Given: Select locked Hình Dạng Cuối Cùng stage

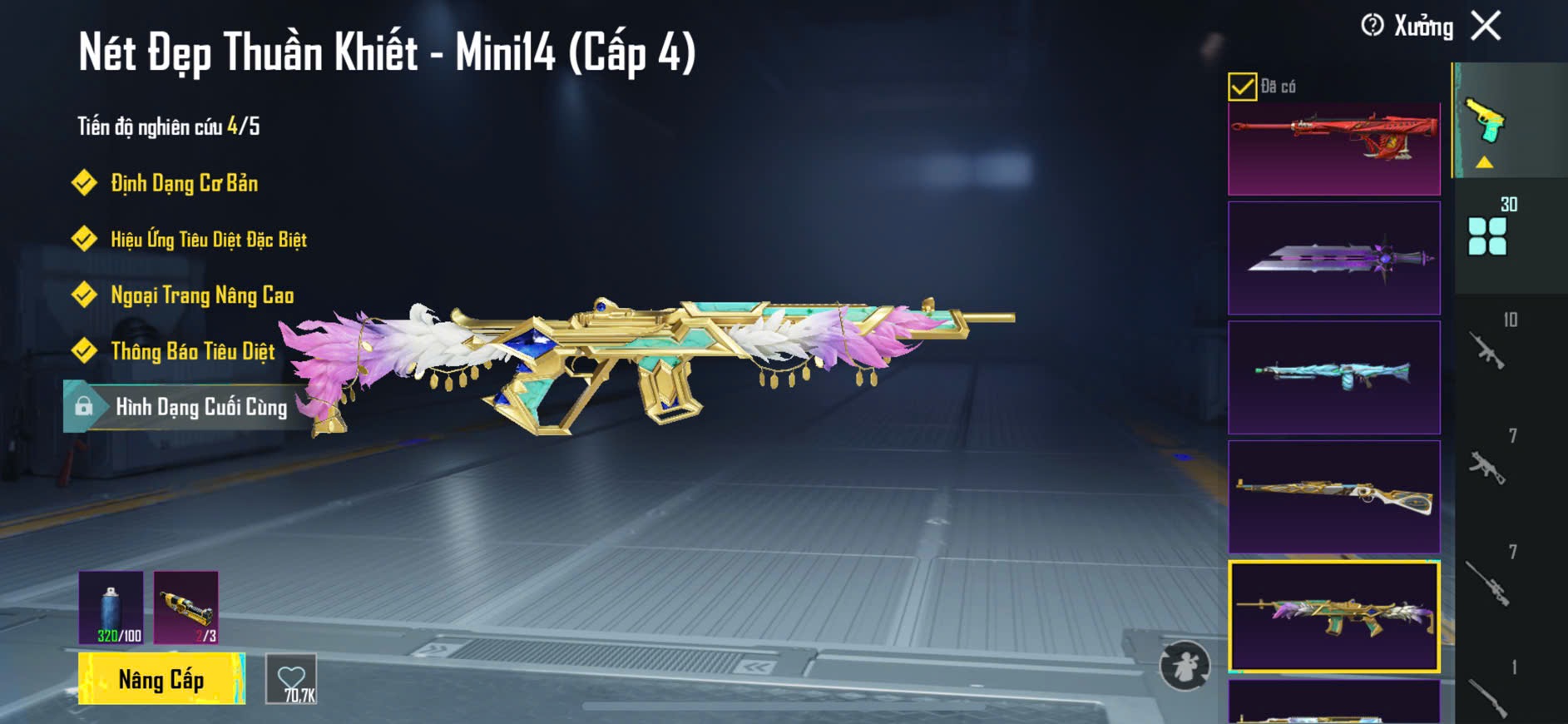Looking at the screenshot, I should pyautogui.click(x=200, y=407).
